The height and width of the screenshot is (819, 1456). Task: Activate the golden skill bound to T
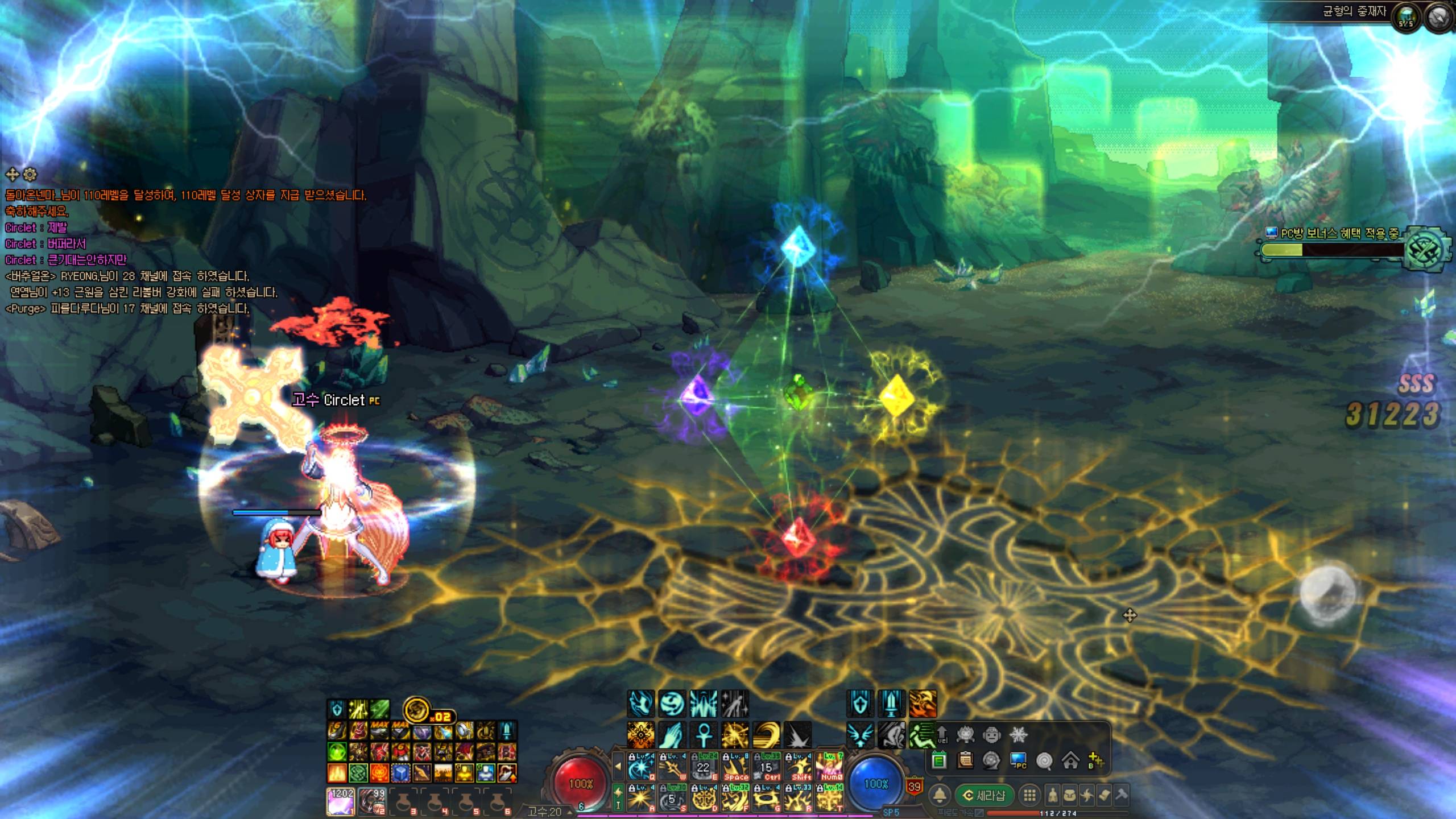click(829, 797)
